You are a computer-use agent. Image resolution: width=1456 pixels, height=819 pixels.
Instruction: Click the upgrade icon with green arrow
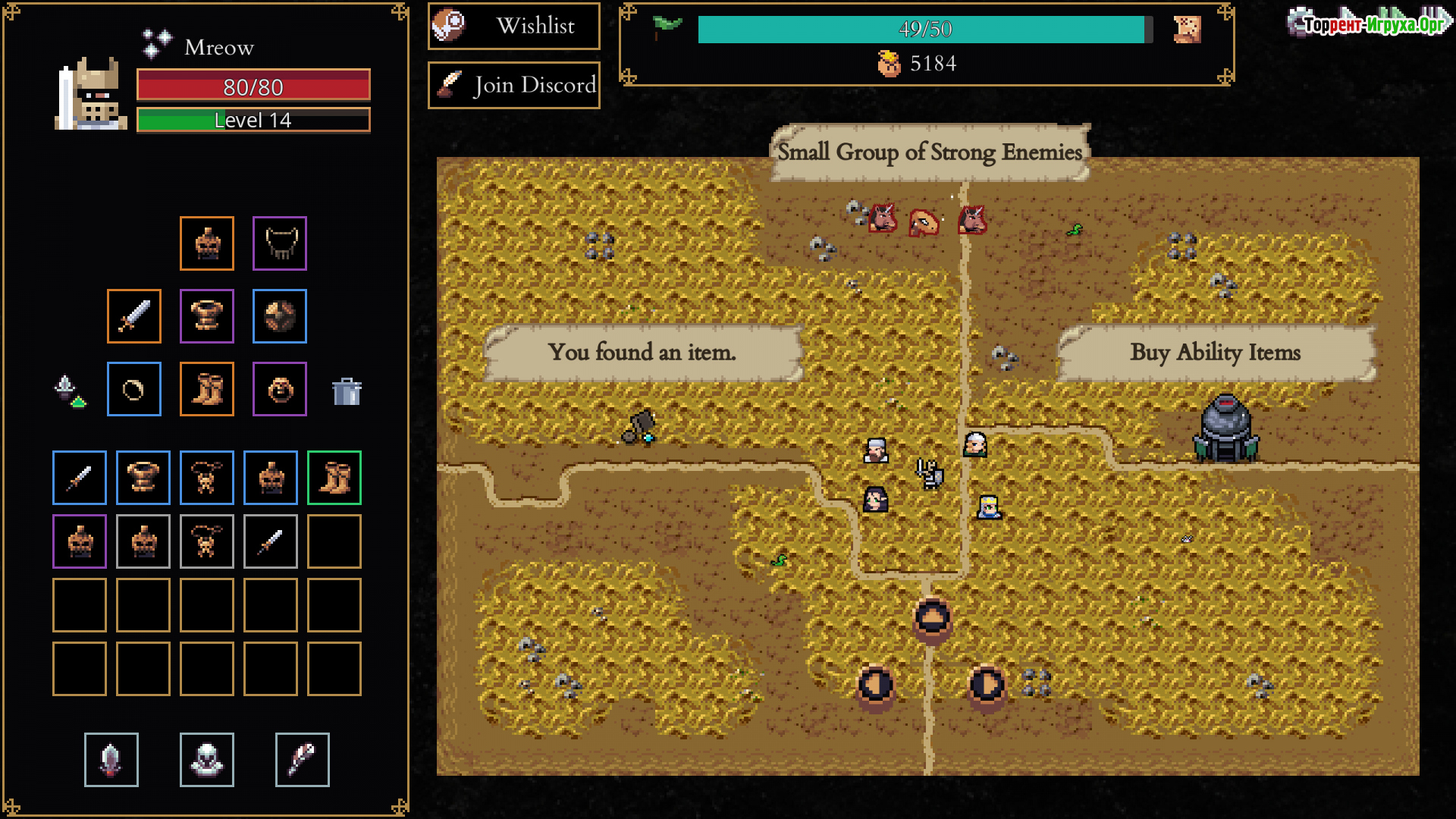click(x=70, y=391)
